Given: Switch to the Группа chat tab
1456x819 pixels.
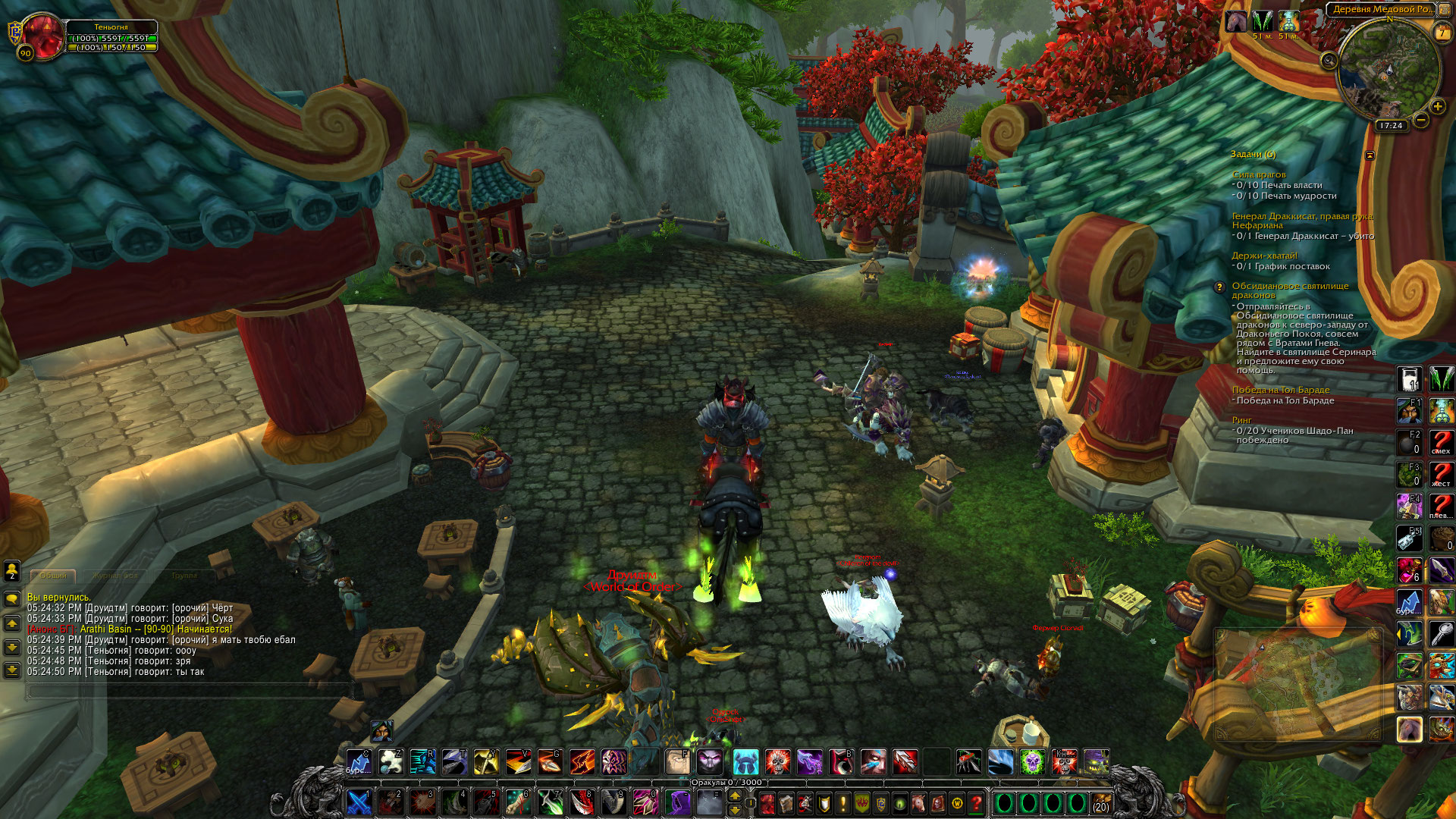Looking at the screenshot, I should [x=184, y=576].
